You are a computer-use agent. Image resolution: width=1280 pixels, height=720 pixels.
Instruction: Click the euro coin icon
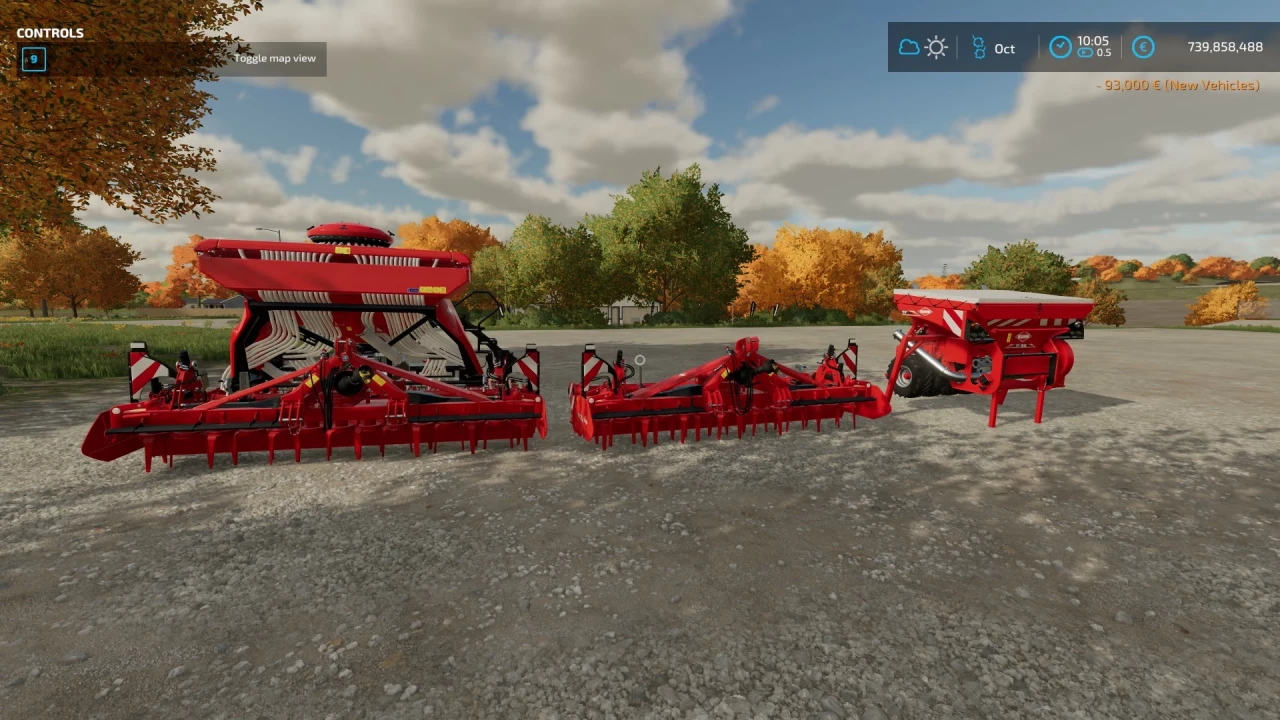point(1143,47)
